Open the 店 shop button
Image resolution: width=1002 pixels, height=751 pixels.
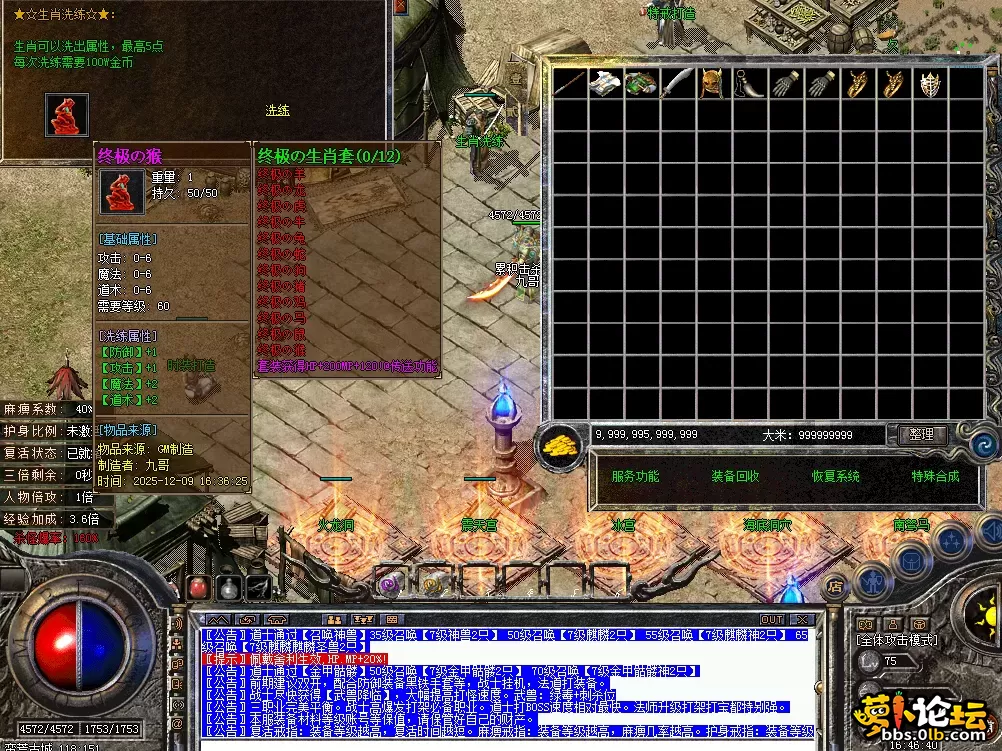click(835, 586)
